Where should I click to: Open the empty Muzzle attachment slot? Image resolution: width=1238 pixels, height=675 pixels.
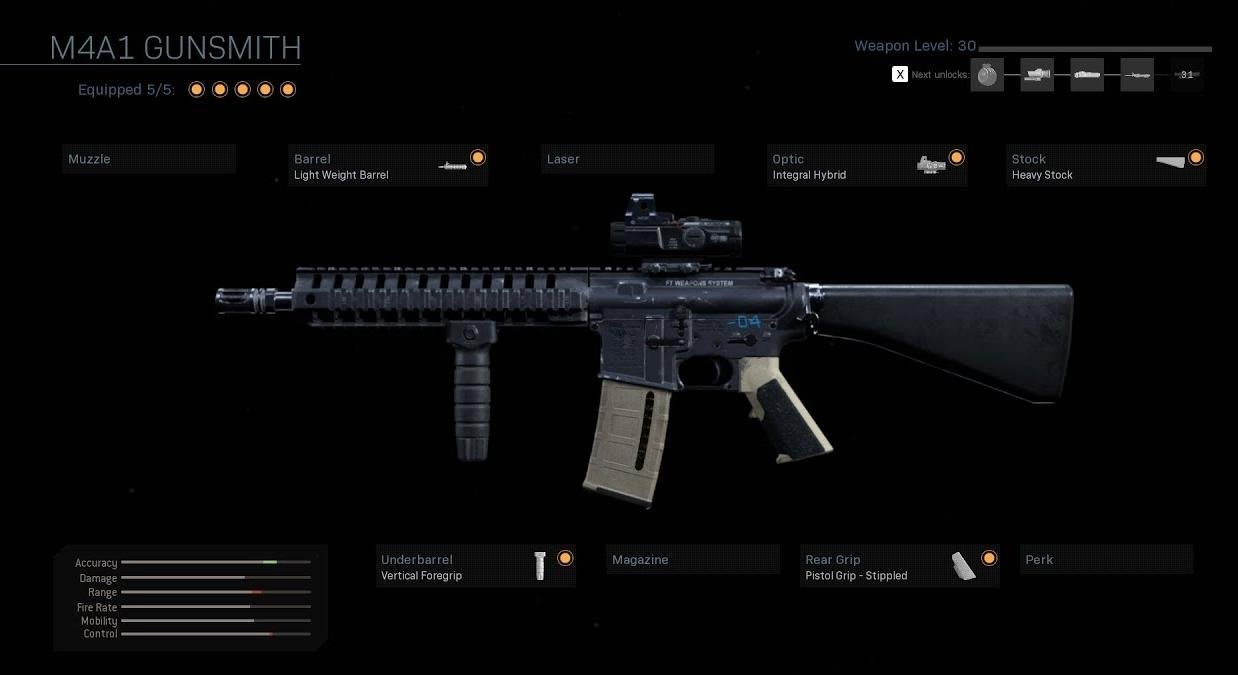pyautogui.click(x=148, y=159)
